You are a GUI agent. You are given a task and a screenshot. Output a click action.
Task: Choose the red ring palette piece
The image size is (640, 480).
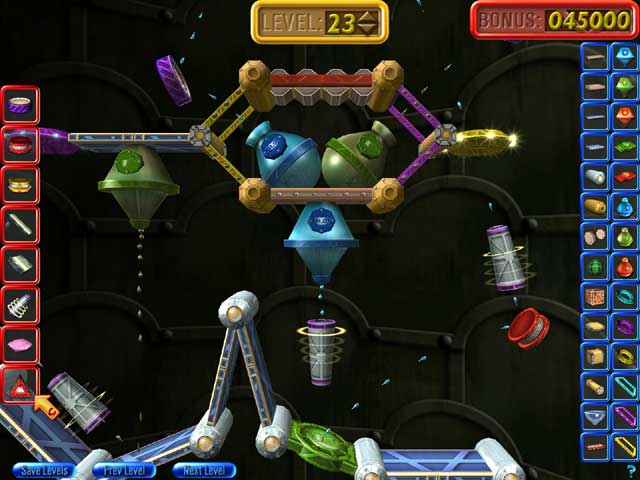[x=21, y=143]
